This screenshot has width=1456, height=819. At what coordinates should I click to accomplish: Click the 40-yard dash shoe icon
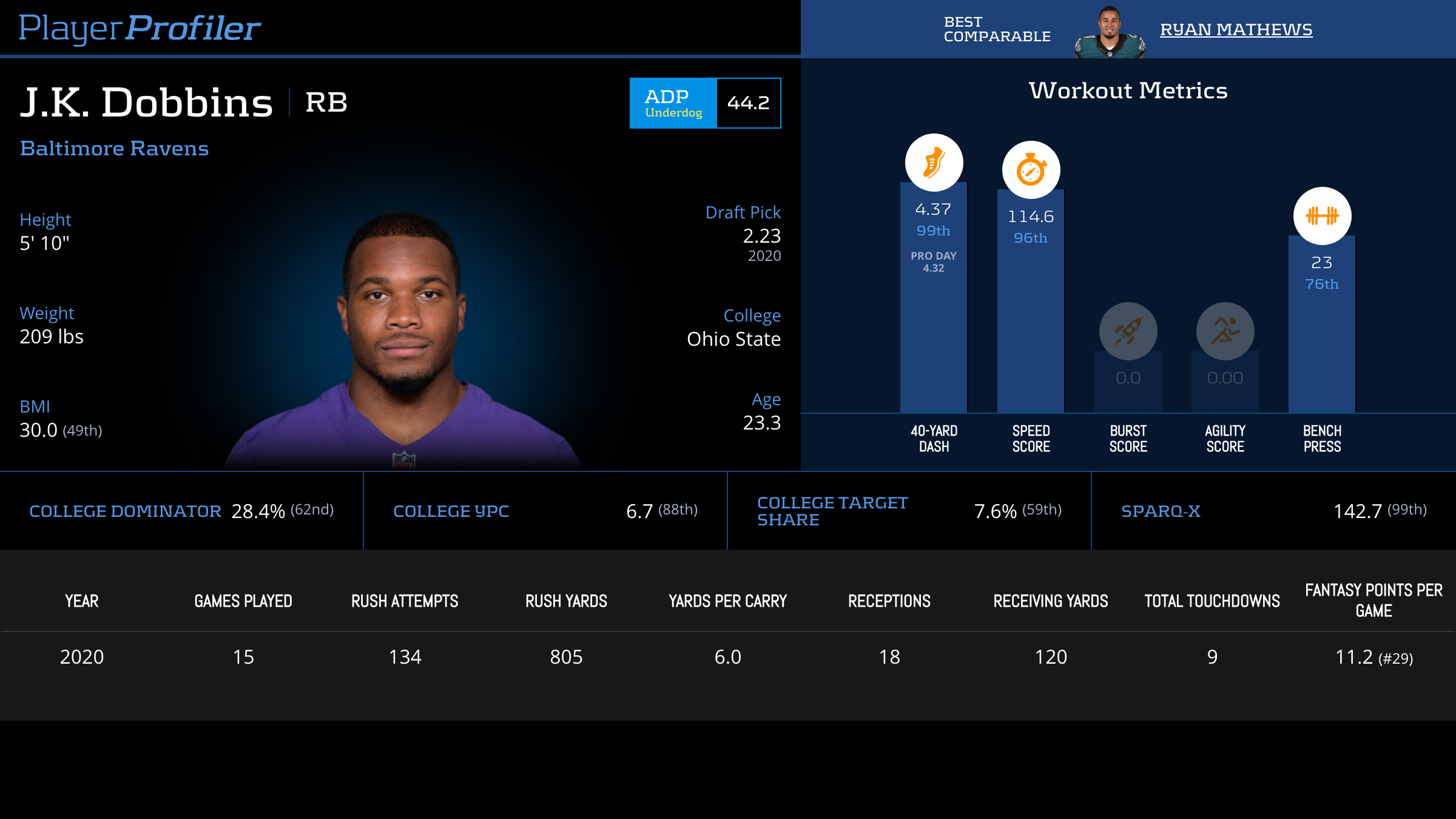(x=934, y=163)
